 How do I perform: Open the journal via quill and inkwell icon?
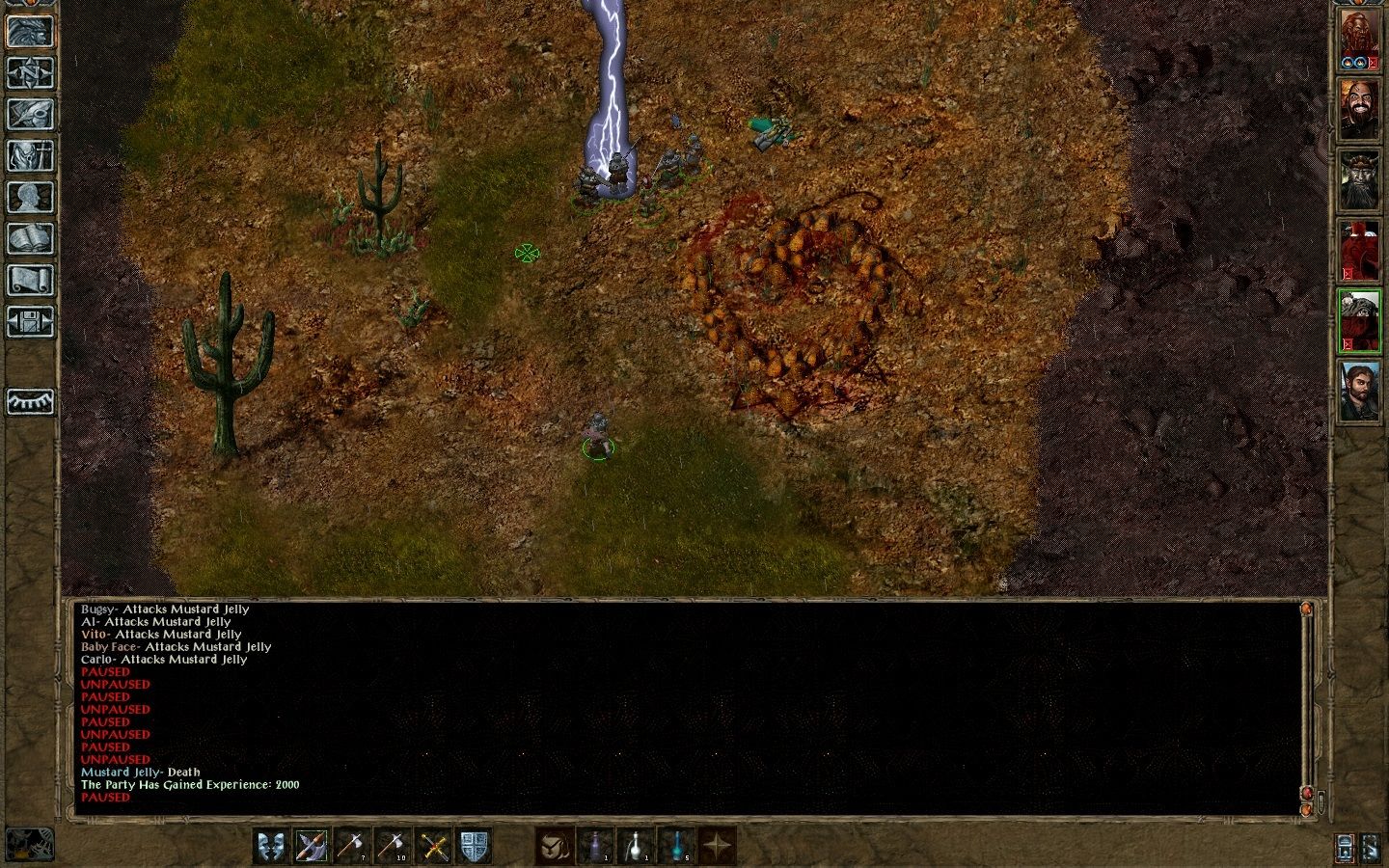[30, 115]
